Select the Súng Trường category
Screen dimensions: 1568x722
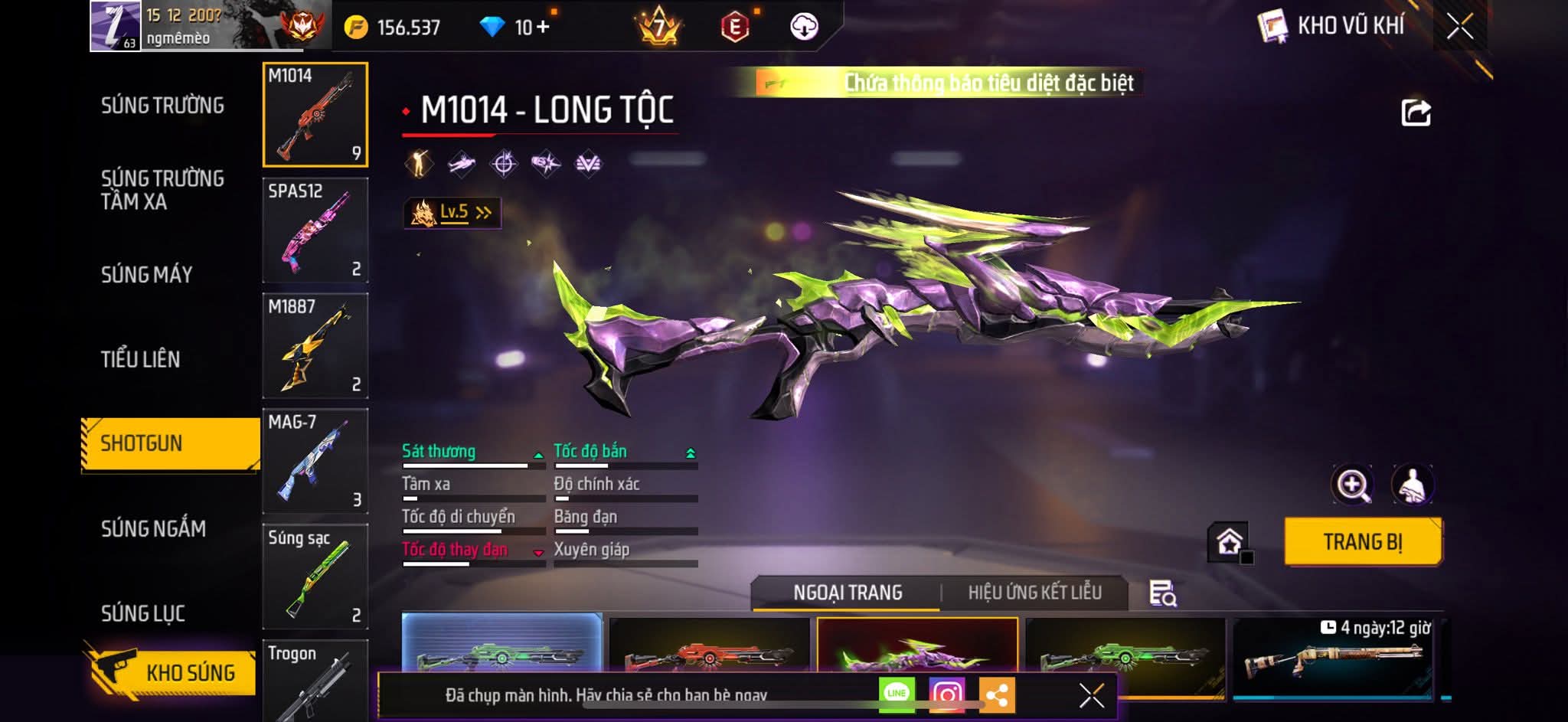click(162, 106)
